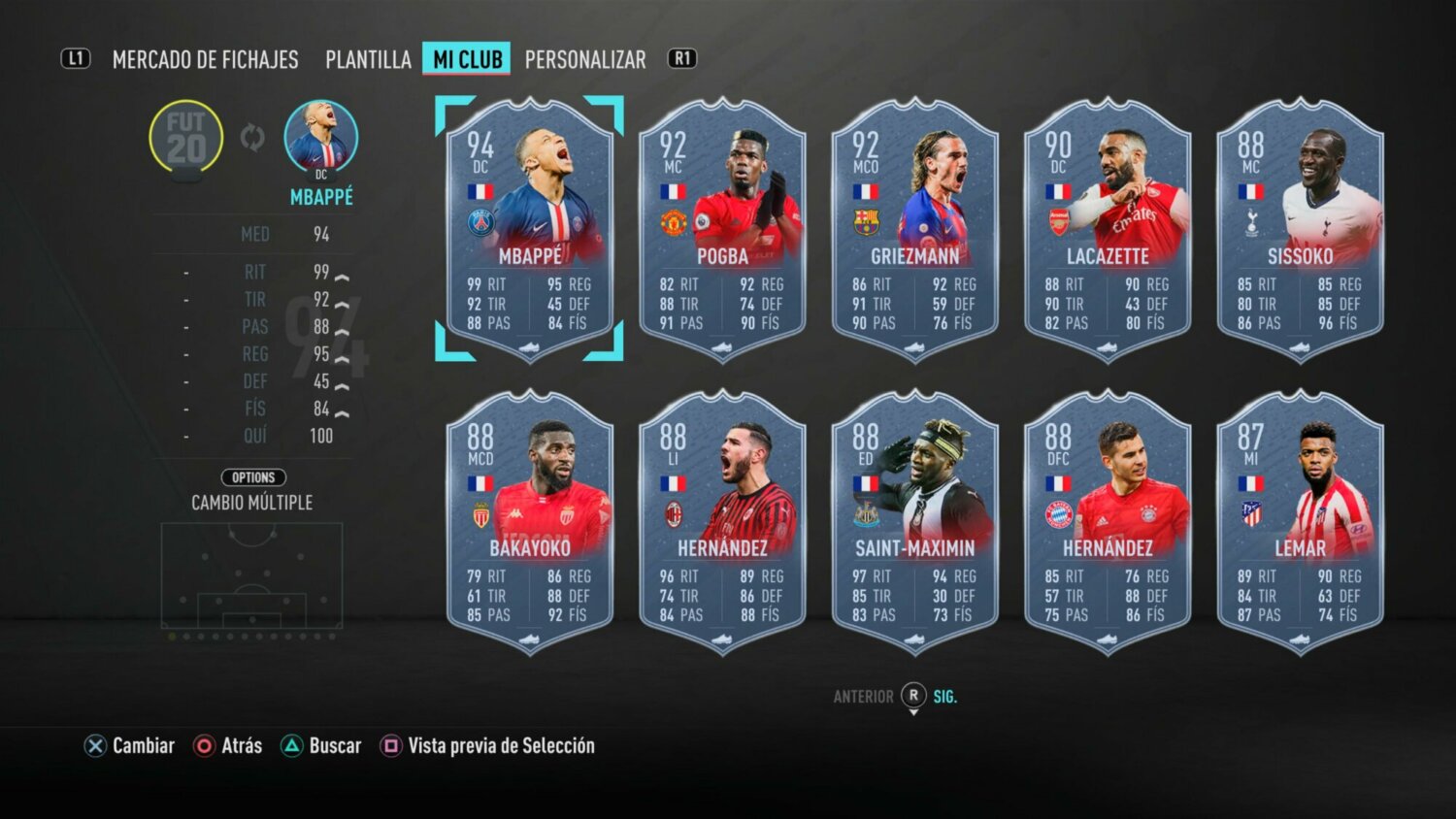Click ANTERIOR to view previous page

click(x=862, y=696)
